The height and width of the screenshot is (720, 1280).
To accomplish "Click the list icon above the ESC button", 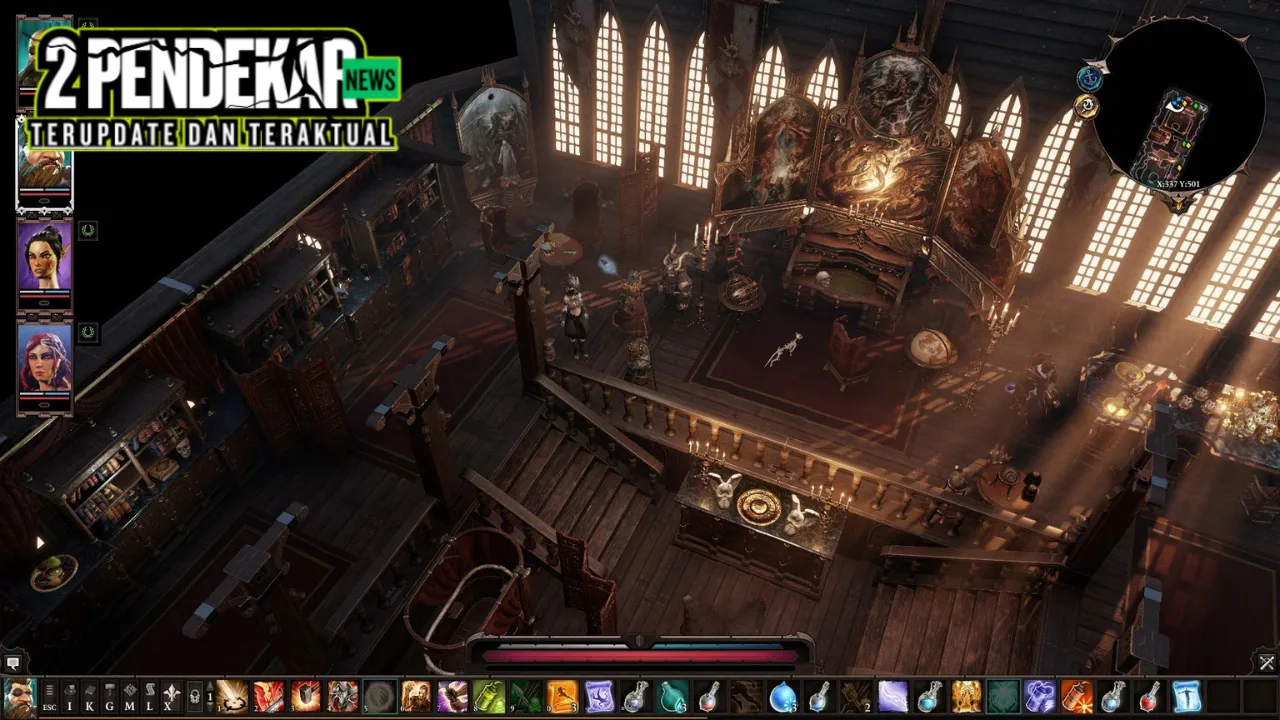I will (x=48, y=690).
